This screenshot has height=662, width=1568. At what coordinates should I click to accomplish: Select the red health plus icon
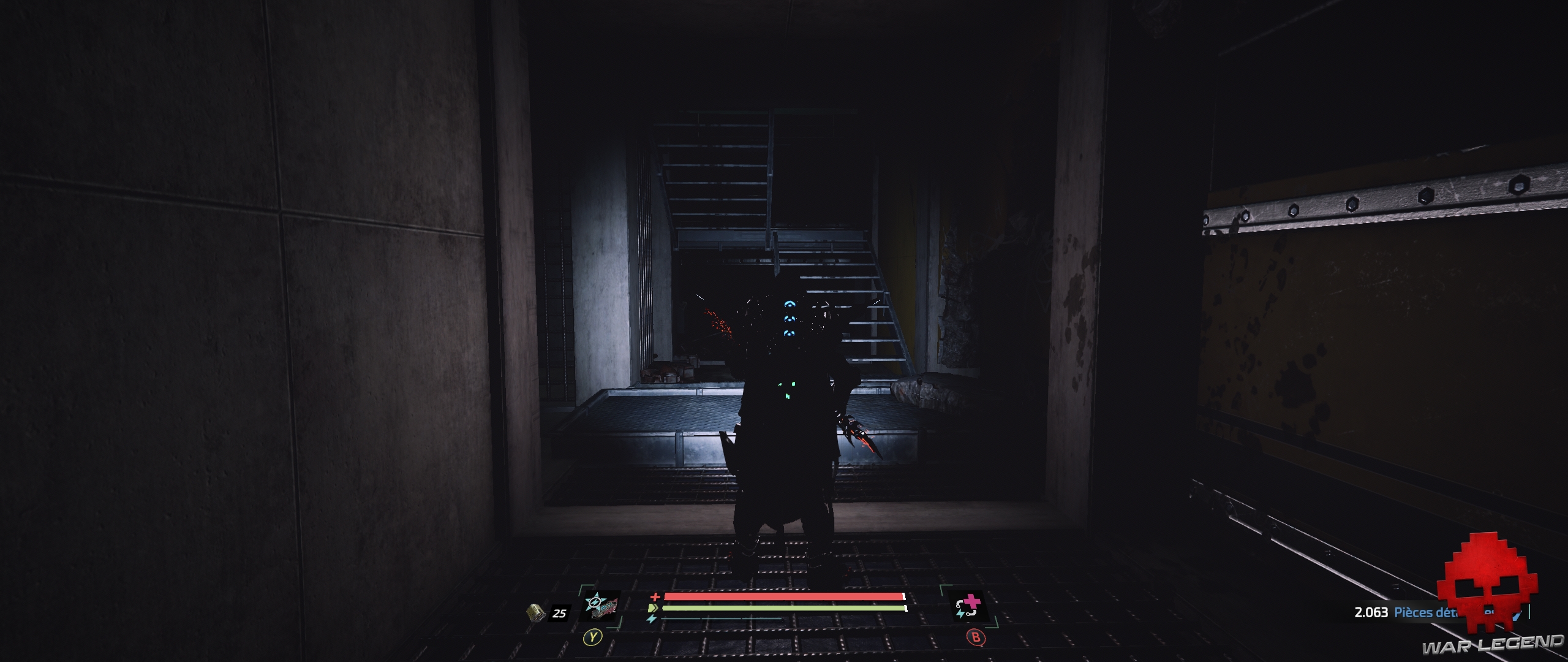coord(655,597)
